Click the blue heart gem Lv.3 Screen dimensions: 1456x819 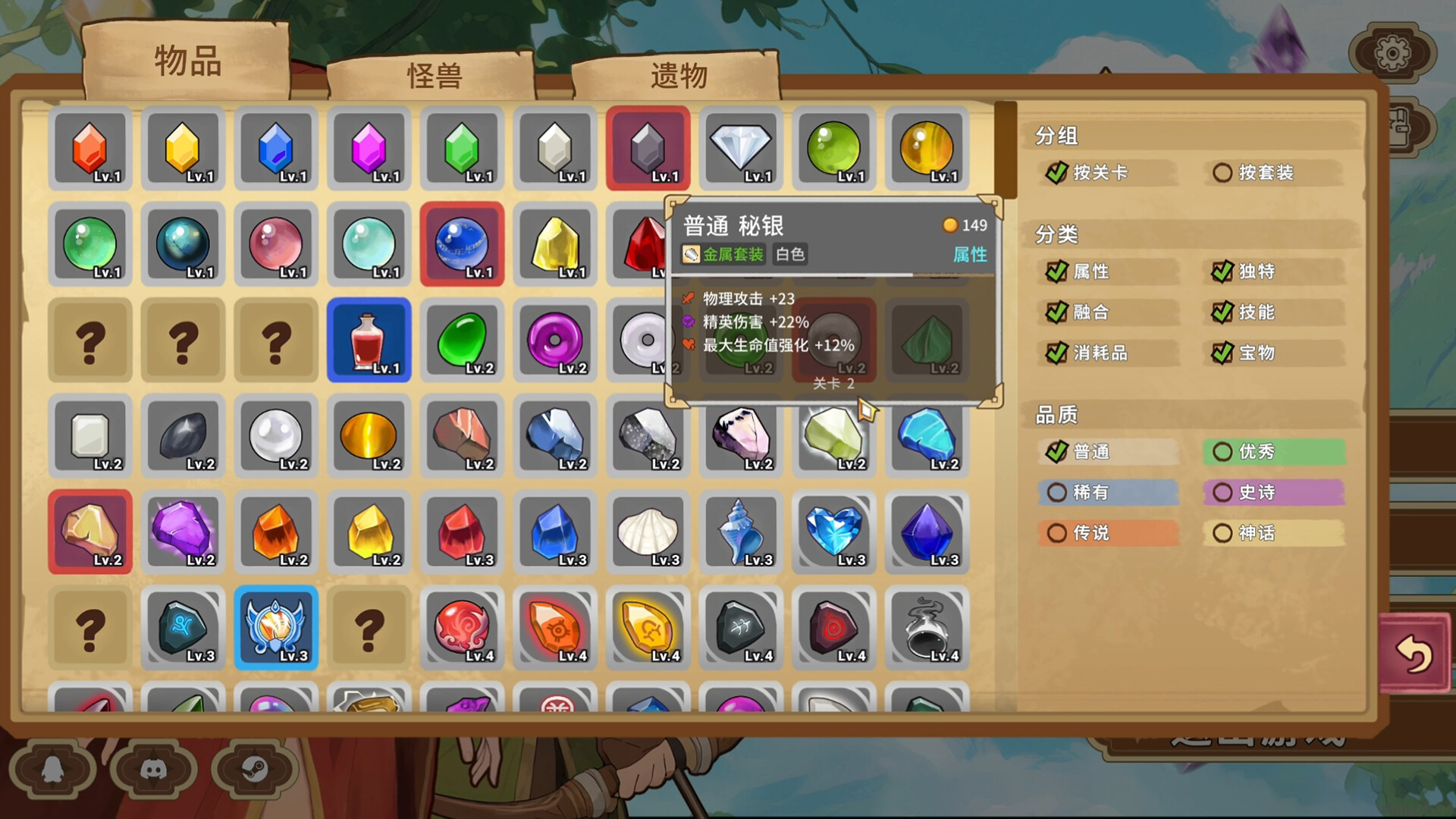tap(834, 531)
